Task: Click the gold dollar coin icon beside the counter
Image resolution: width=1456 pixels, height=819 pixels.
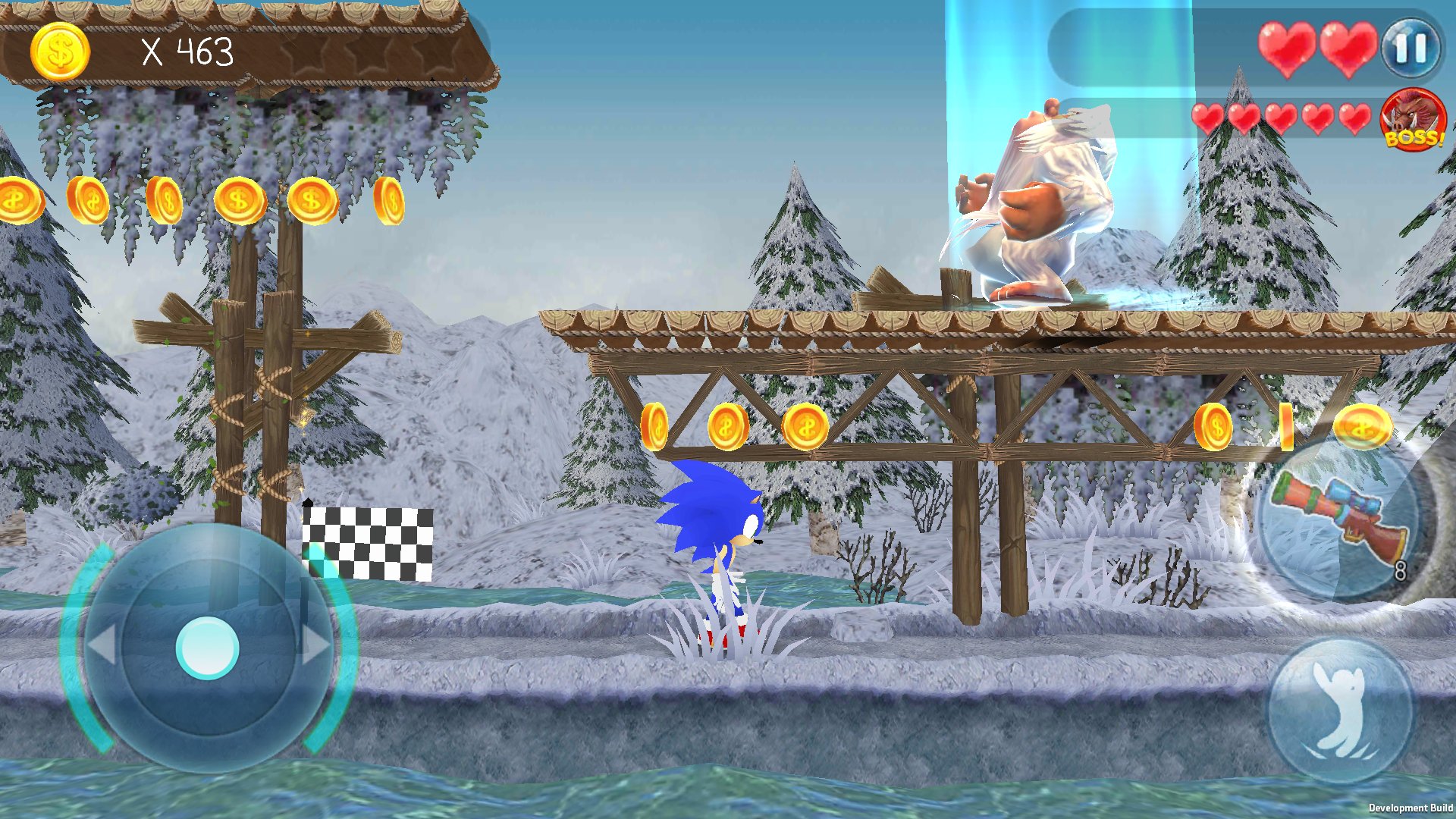Action: pos(59,49)
